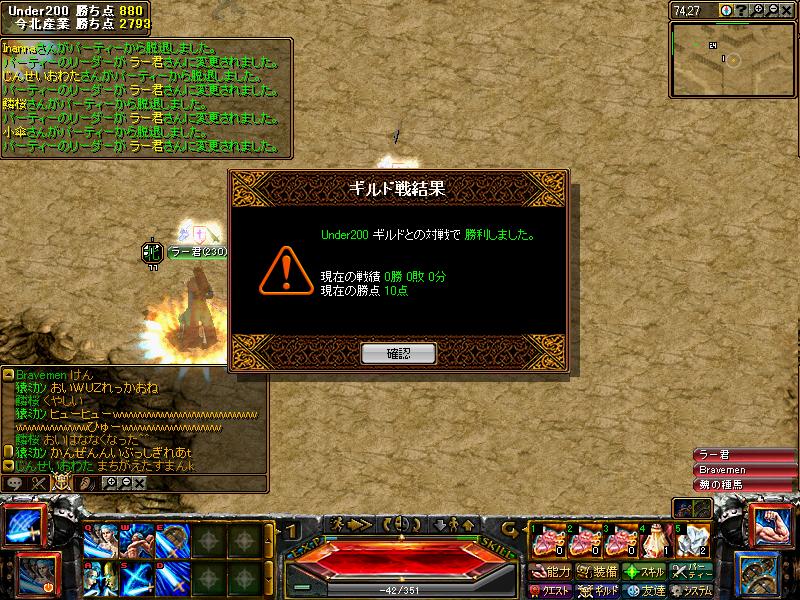Open the 能力 (abilities) window
The image size is (800, 600).
(x=550, y=572)
